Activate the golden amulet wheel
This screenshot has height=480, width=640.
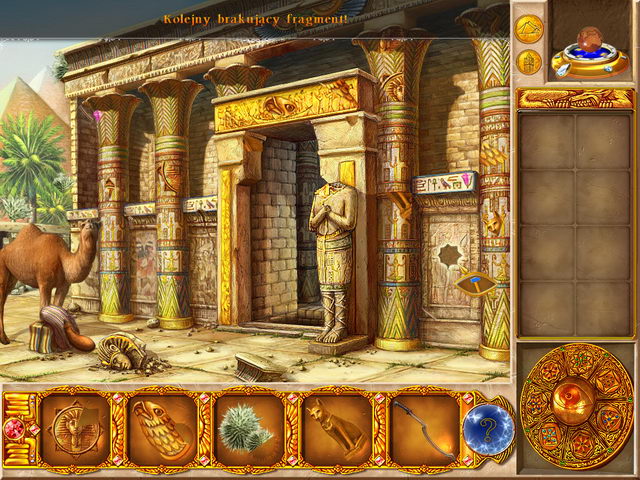(576, 405)
